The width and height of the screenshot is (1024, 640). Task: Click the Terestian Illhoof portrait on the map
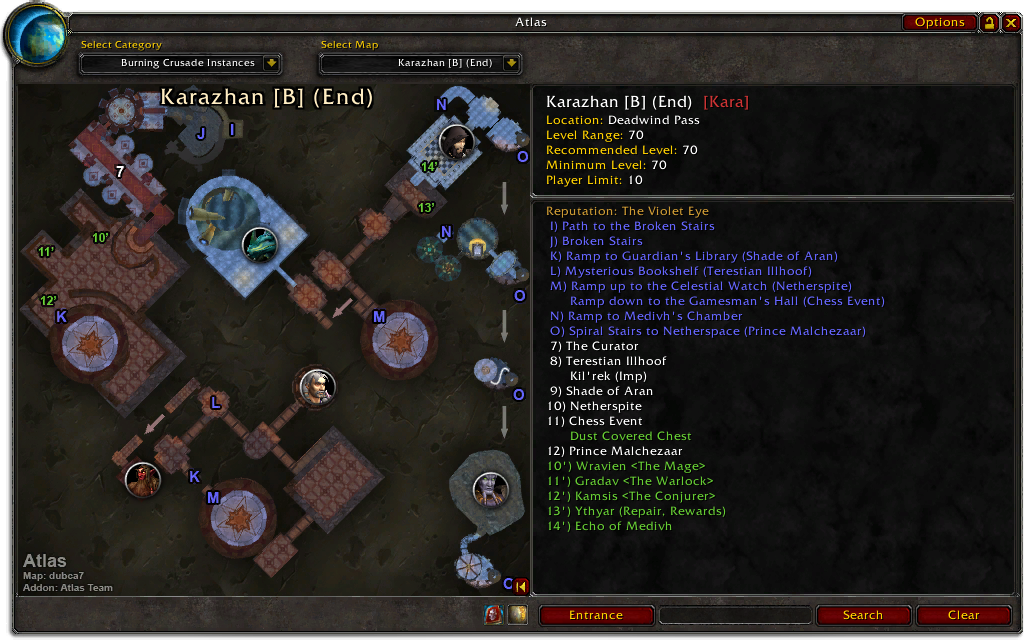click(143, 479)
